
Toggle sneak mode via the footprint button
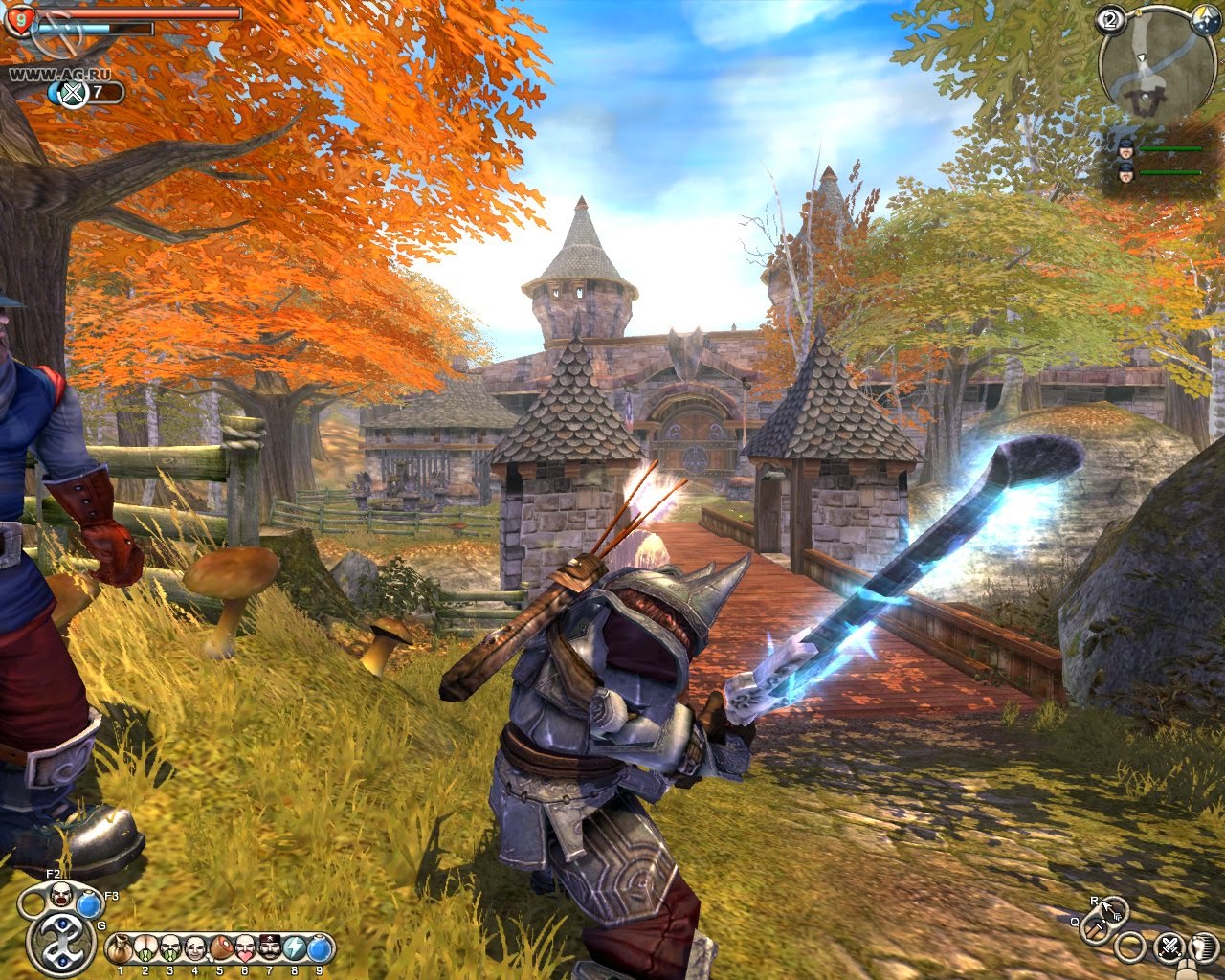(x=1202, y=947)
